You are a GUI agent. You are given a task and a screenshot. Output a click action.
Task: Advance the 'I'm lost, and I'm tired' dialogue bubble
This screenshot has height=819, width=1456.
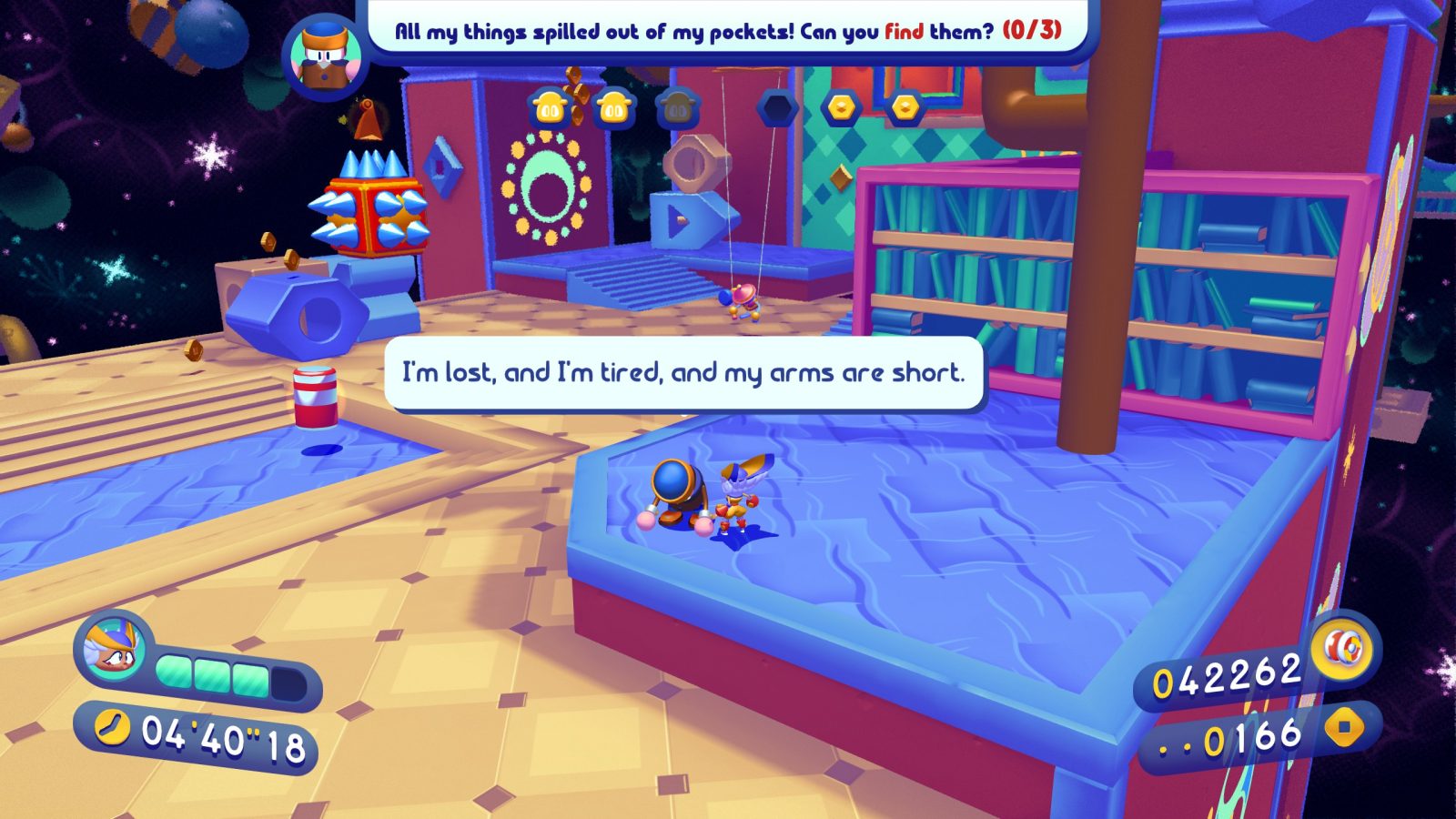[683, 373]
